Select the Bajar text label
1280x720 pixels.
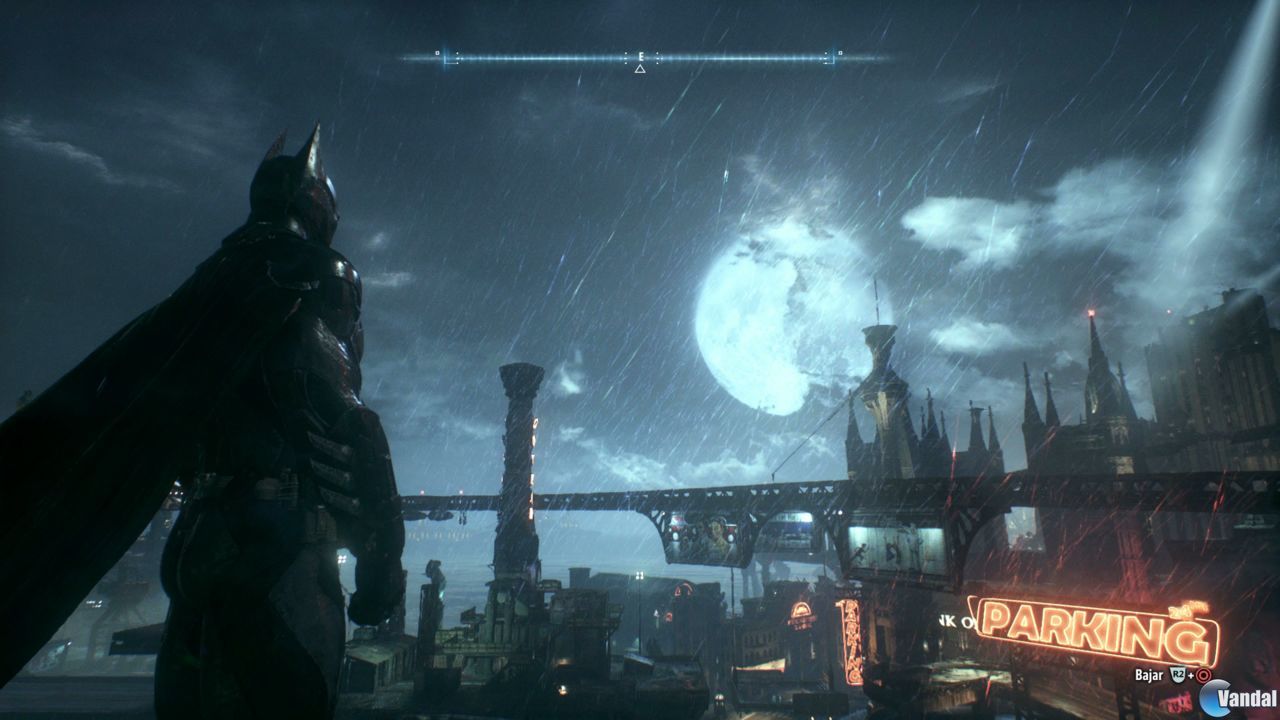1149,675
